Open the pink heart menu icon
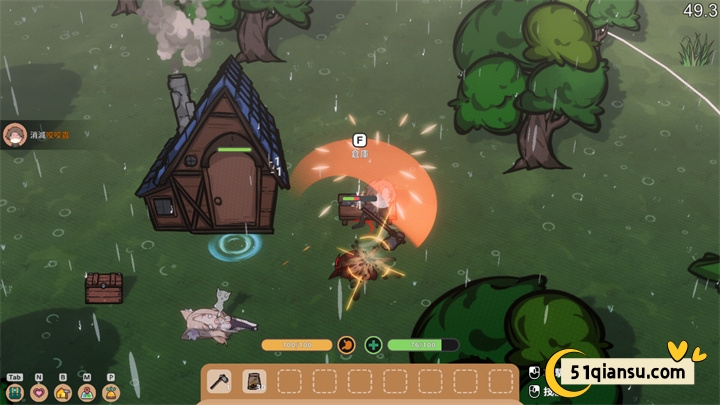720x405 pixels. coord(39,392)
